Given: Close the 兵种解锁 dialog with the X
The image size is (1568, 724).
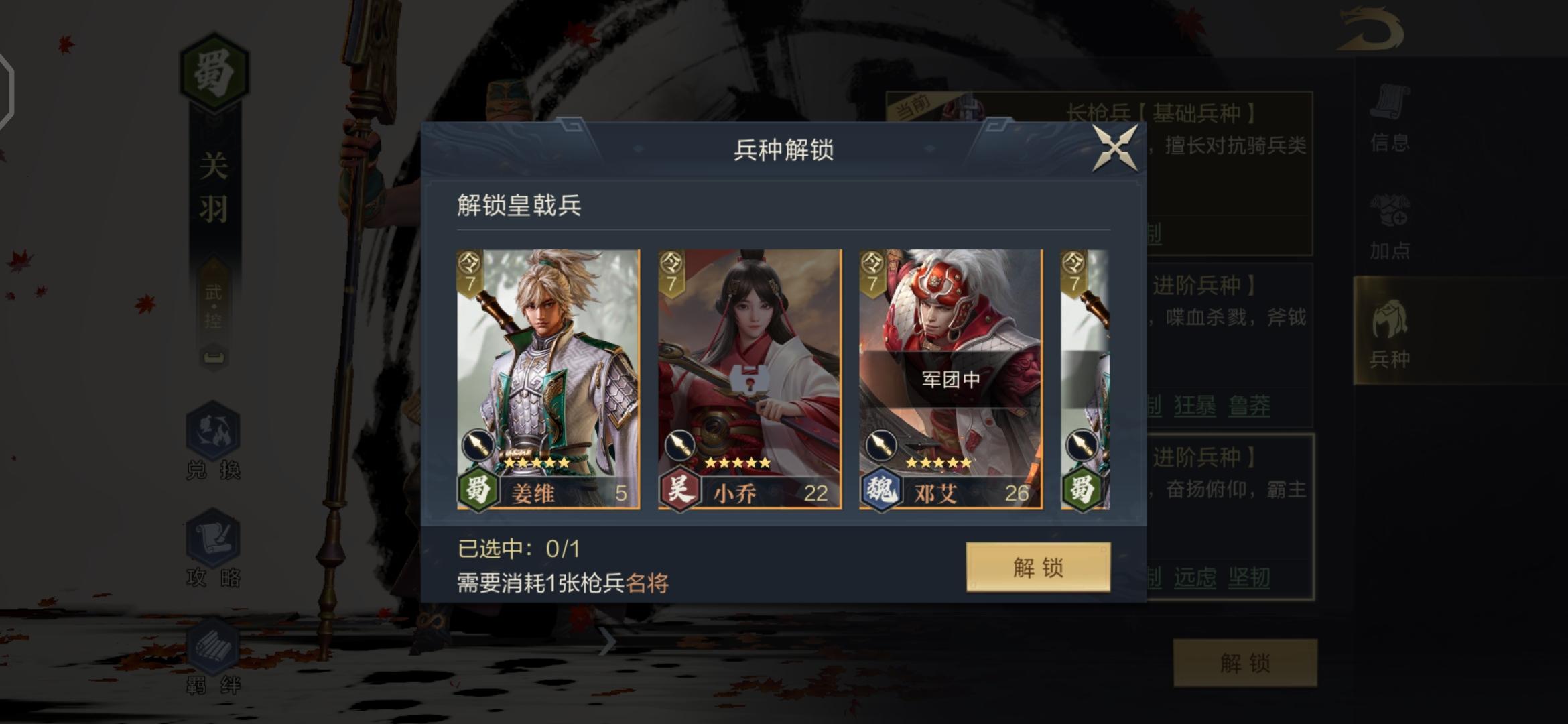Looking at the screenshot, I should (1114, 148).
